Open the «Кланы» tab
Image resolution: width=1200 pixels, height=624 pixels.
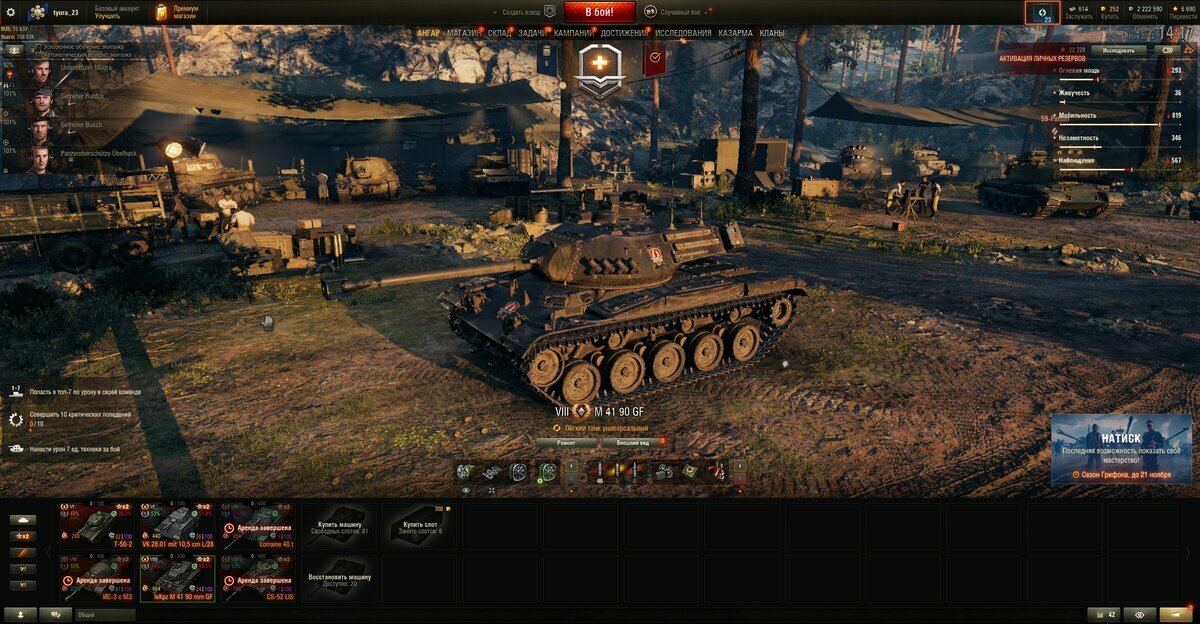pyautogui.click(x=772, y=33)
